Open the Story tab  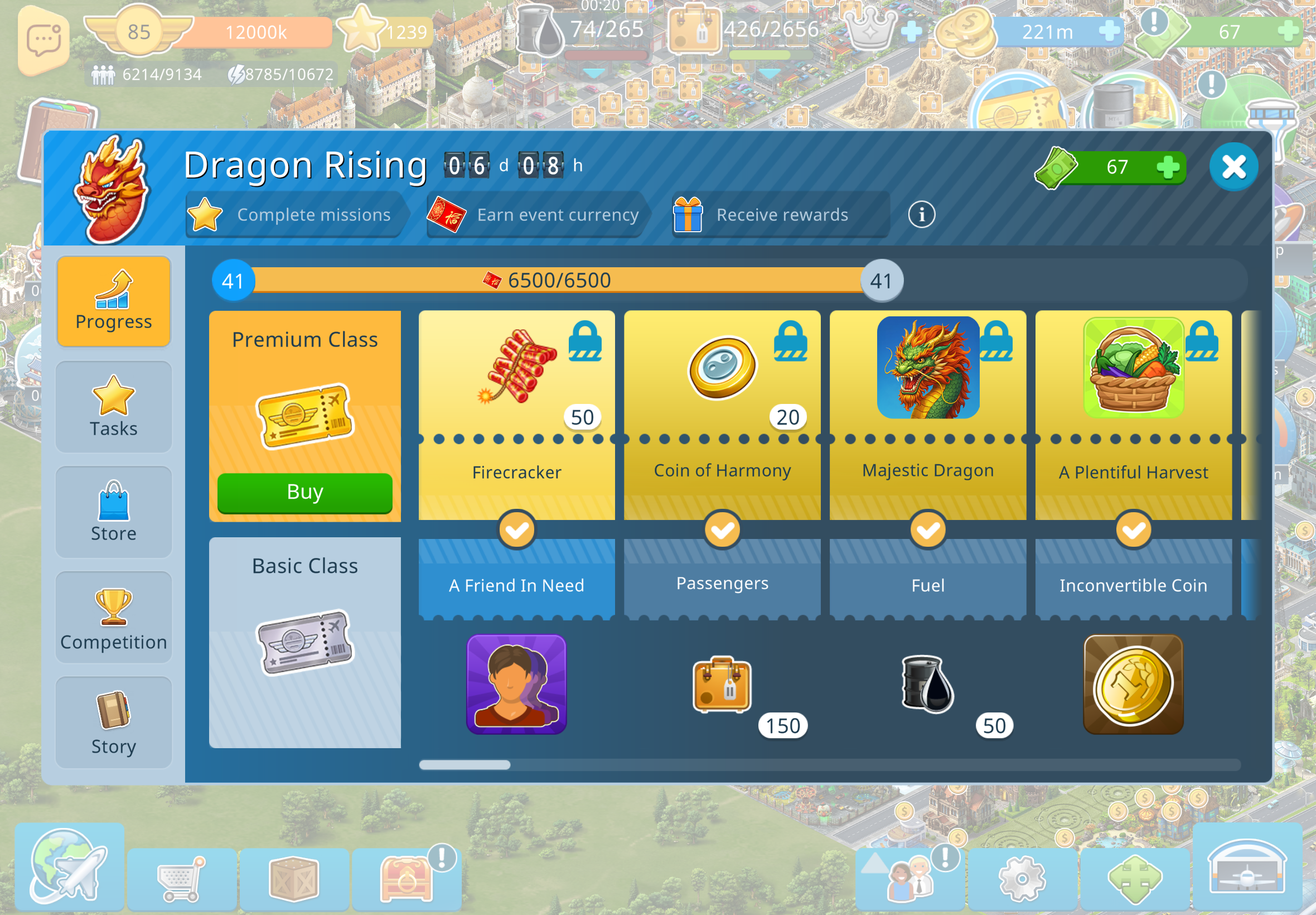[113, 723]
